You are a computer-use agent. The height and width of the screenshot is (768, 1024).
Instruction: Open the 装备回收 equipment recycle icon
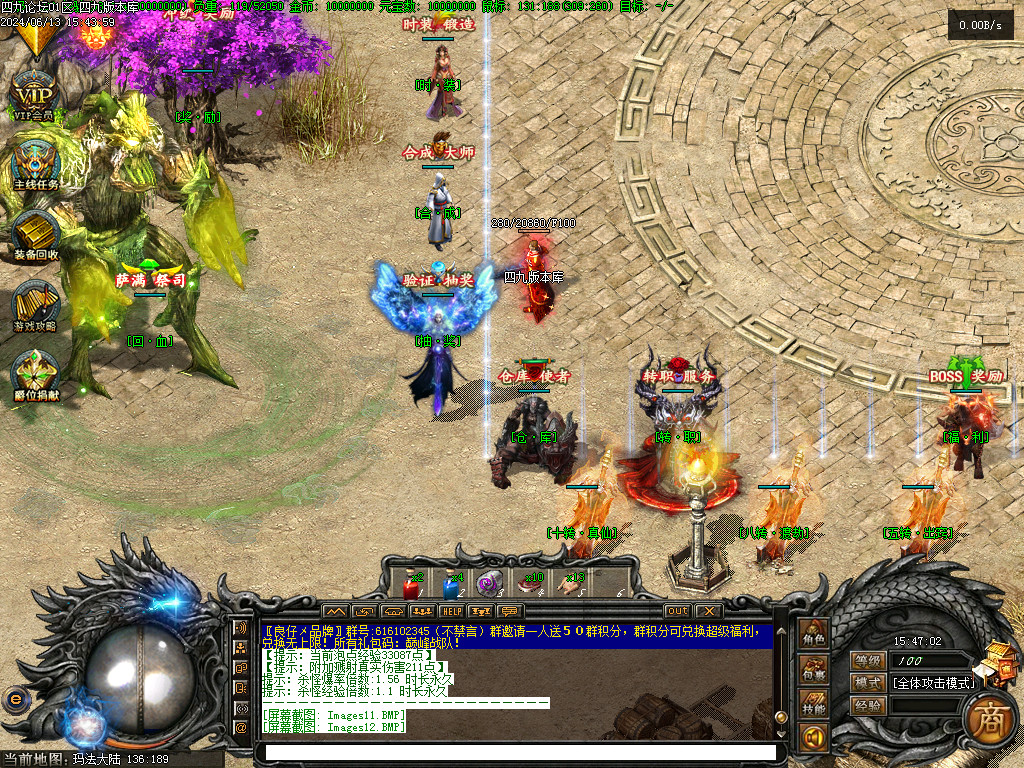pyautogui.click(x=36, y=233)
